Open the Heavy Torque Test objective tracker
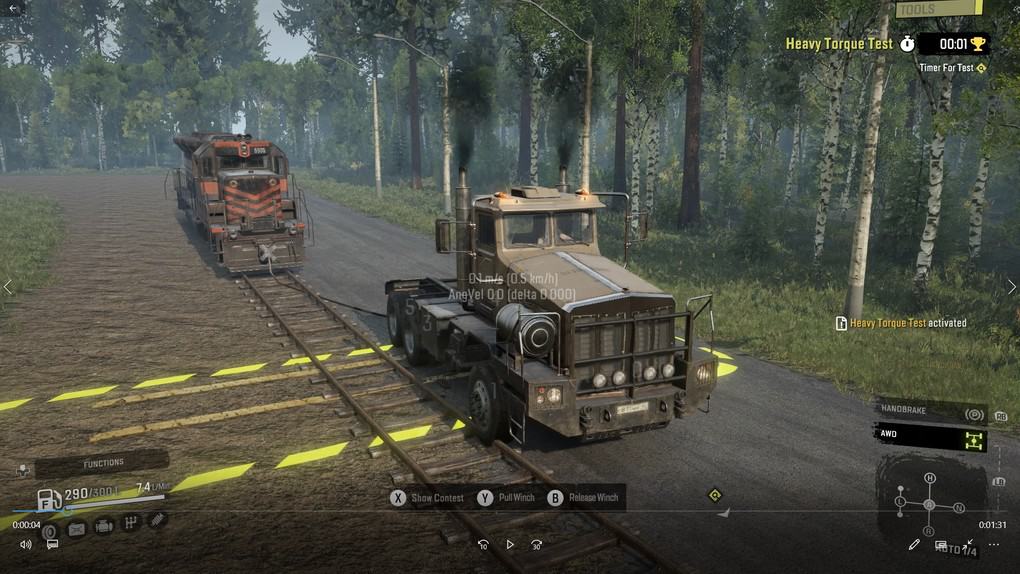 (x=838, y=44)
